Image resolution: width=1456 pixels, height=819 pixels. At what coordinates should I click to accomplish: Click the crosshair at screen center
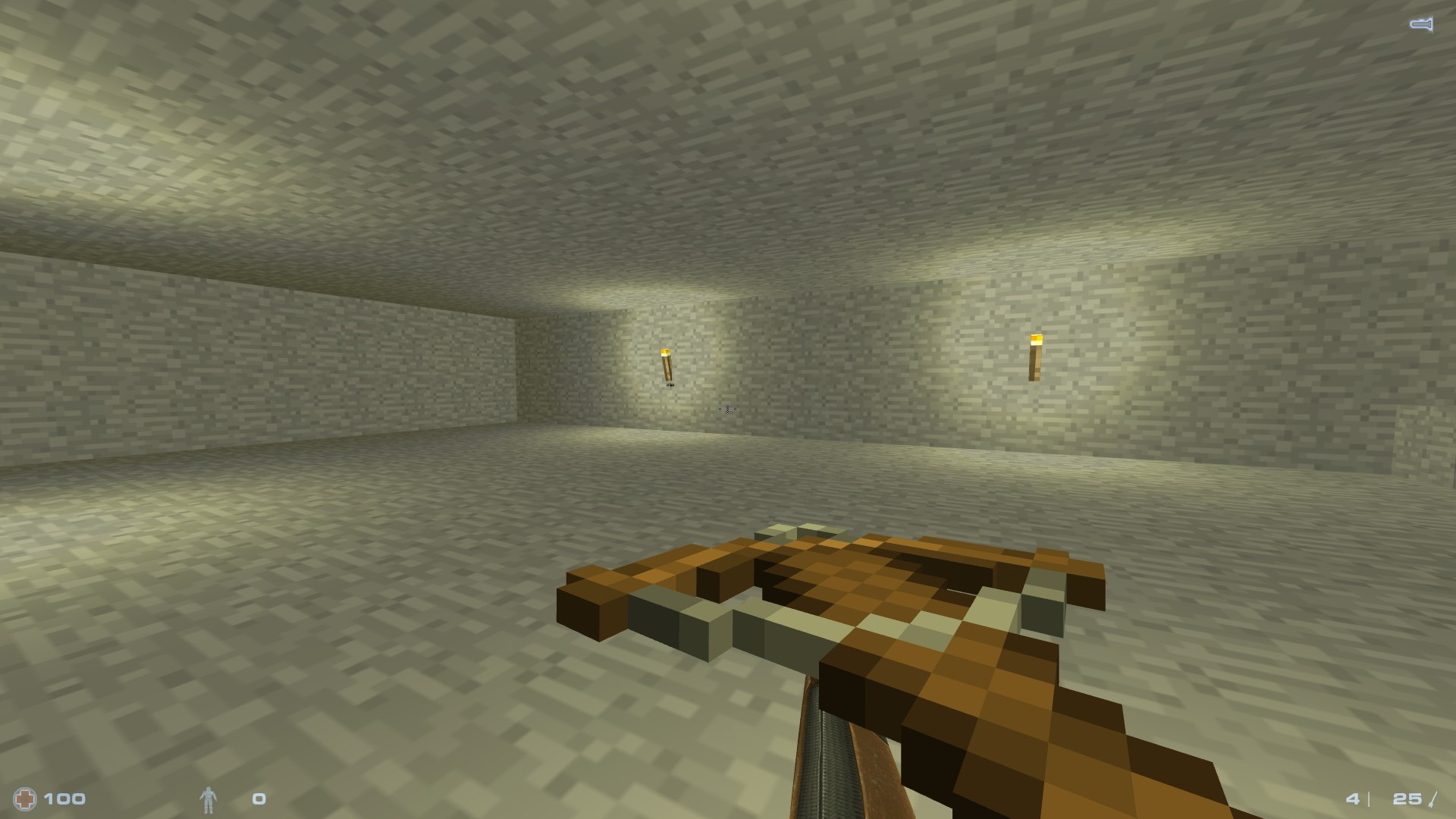coord(726,408)
